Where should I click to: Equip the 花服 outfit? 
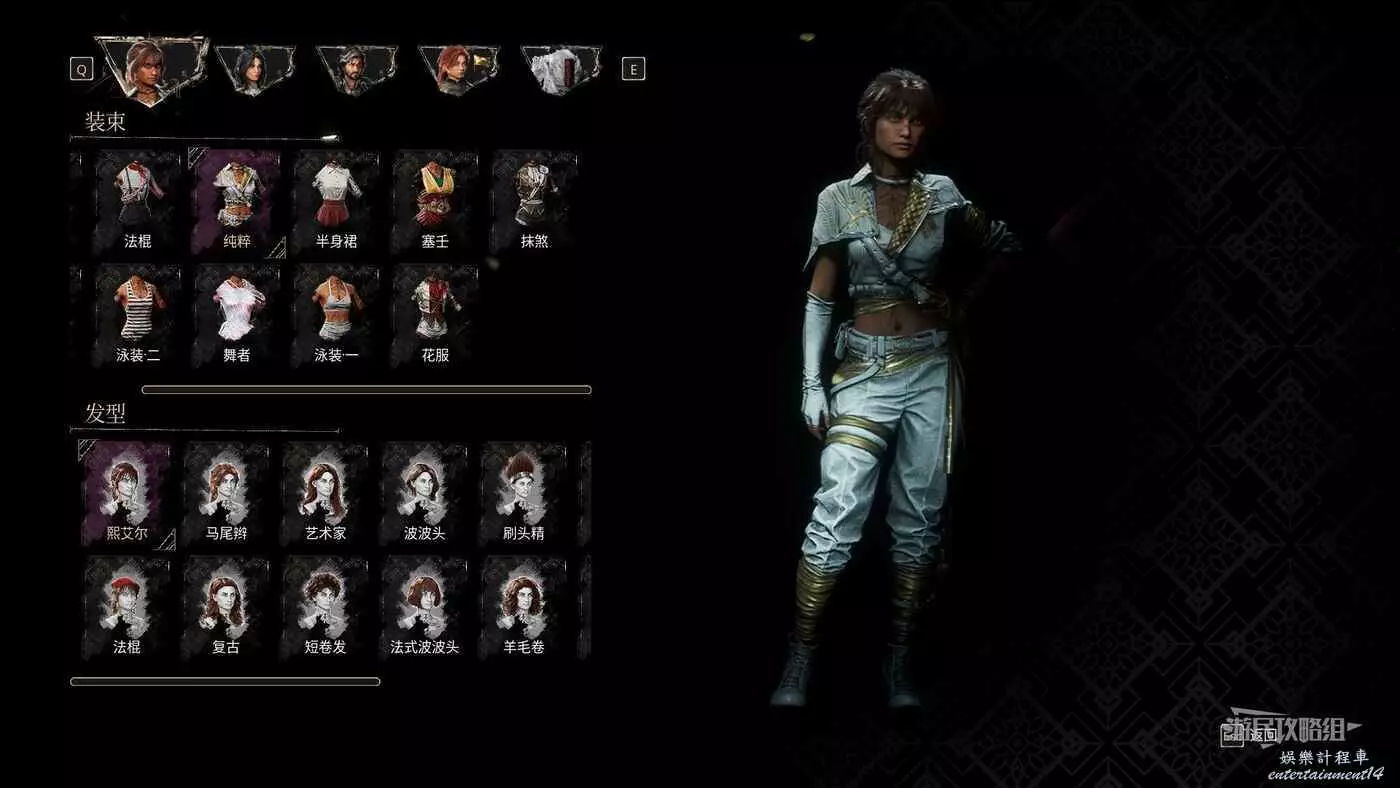click(435, 315)
